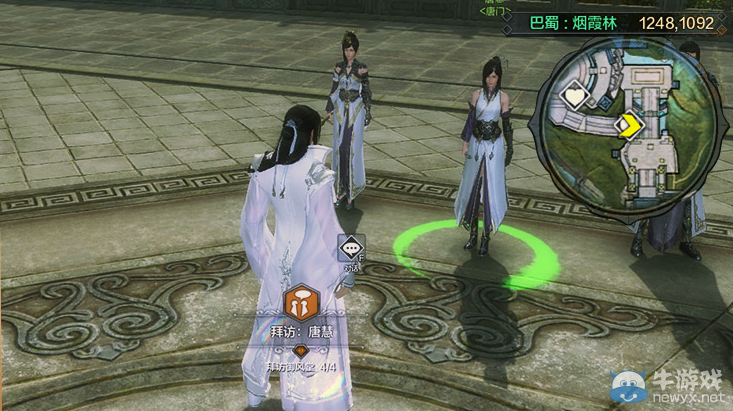Screen dimensions: 733x411
Task: Click the speech-bubble talk icon
Action: pos(351,247)
